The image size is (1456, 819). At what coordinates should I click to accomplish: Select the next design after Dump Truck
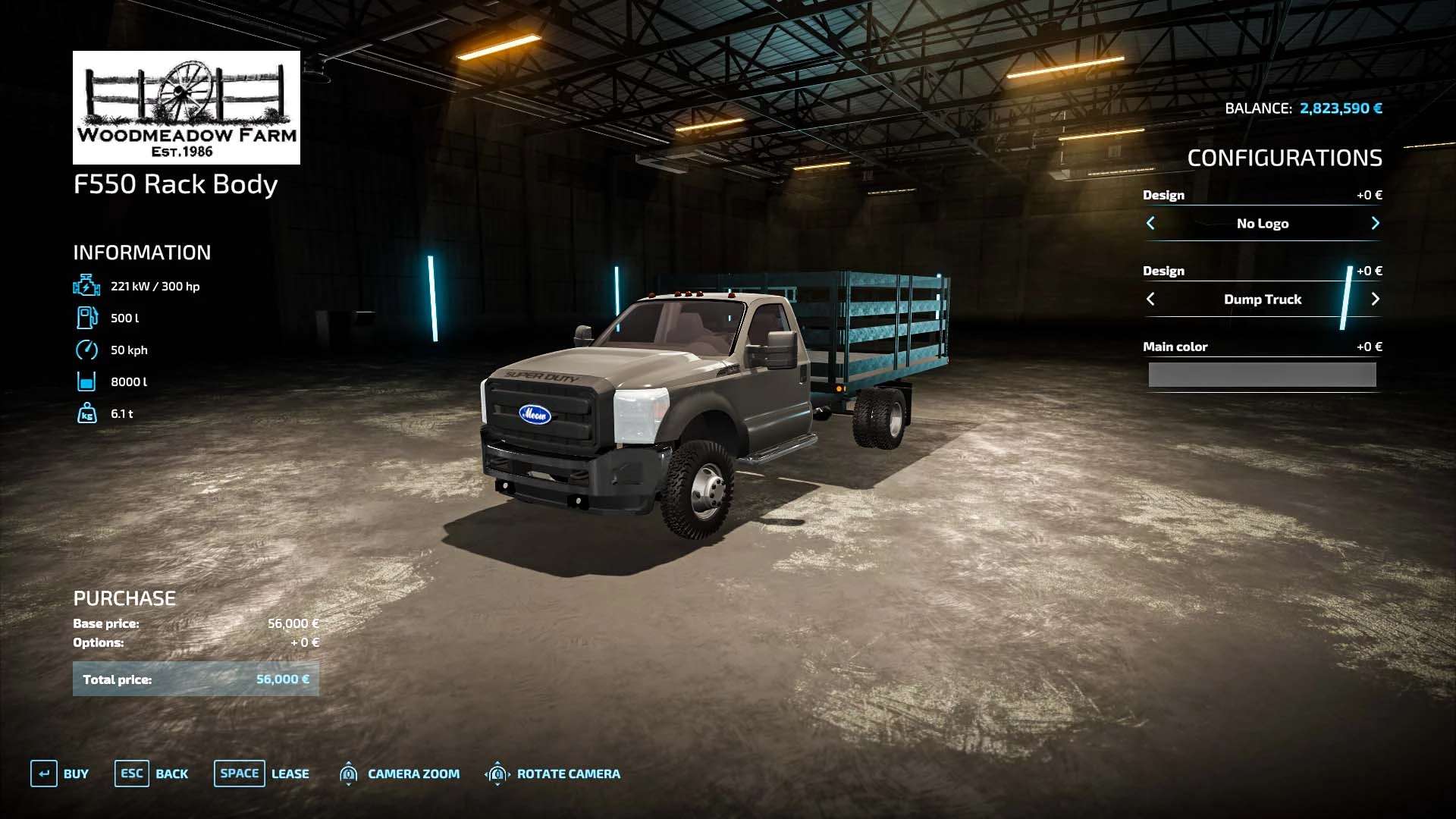(x=1375, y=299)
